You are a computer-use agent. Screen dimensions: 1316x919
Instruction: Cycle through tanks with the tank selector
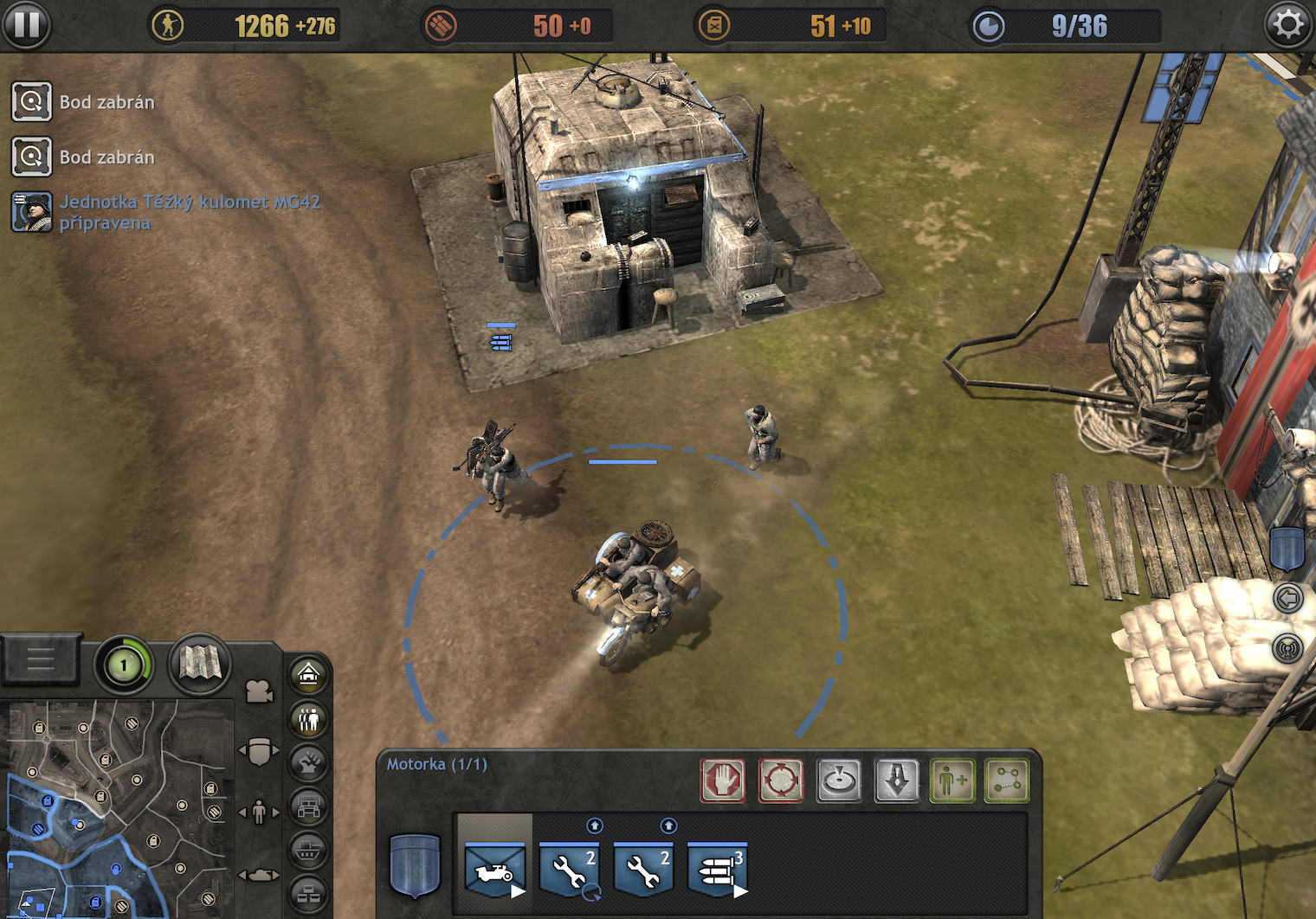259,876
